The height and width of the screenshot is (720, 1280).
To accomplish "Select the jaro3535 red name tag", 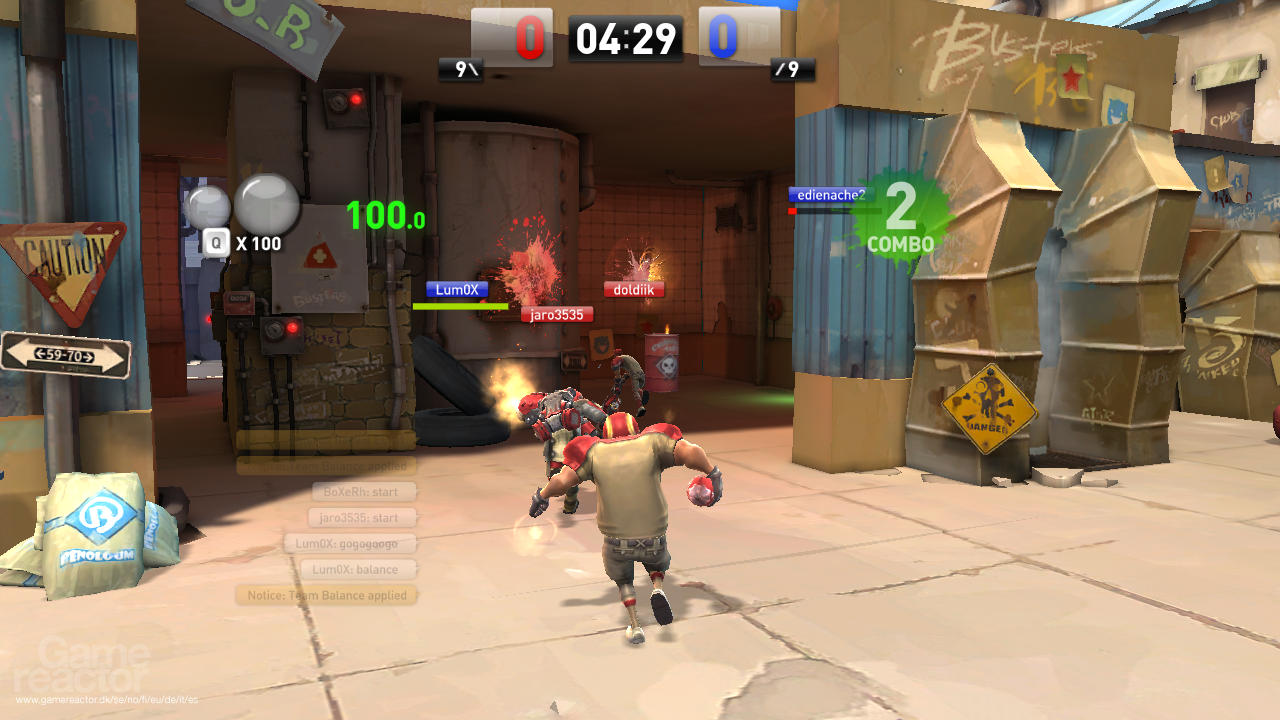I will (558, 314).
